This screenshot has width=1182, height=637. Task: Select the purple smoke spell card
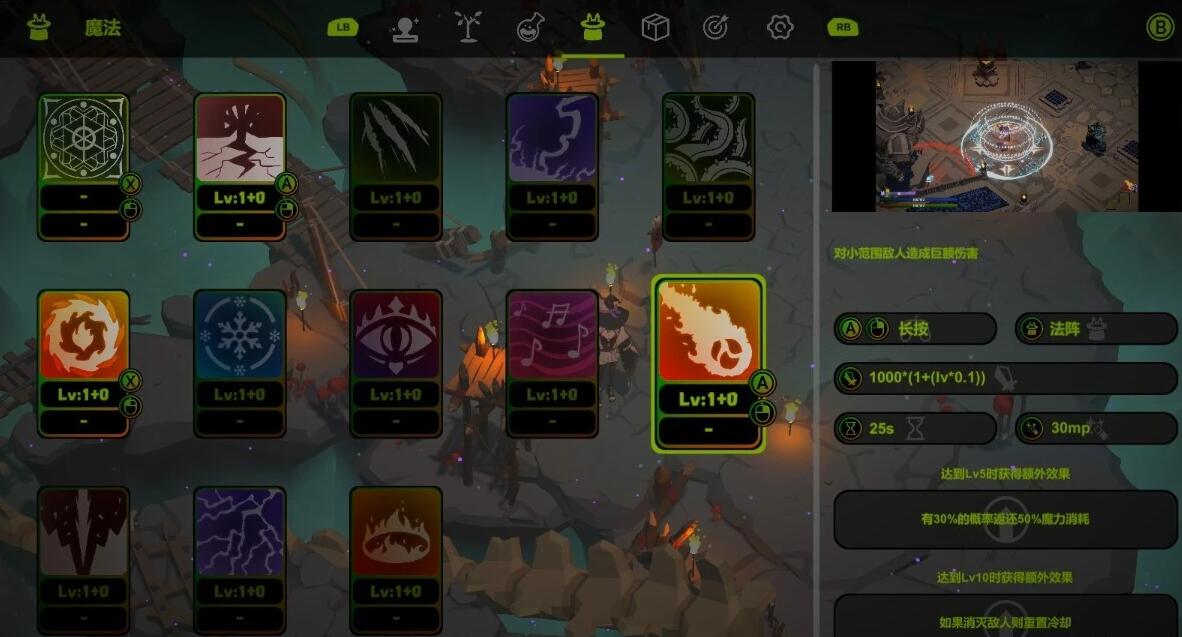pyautogui.click(x=552, y=140)
